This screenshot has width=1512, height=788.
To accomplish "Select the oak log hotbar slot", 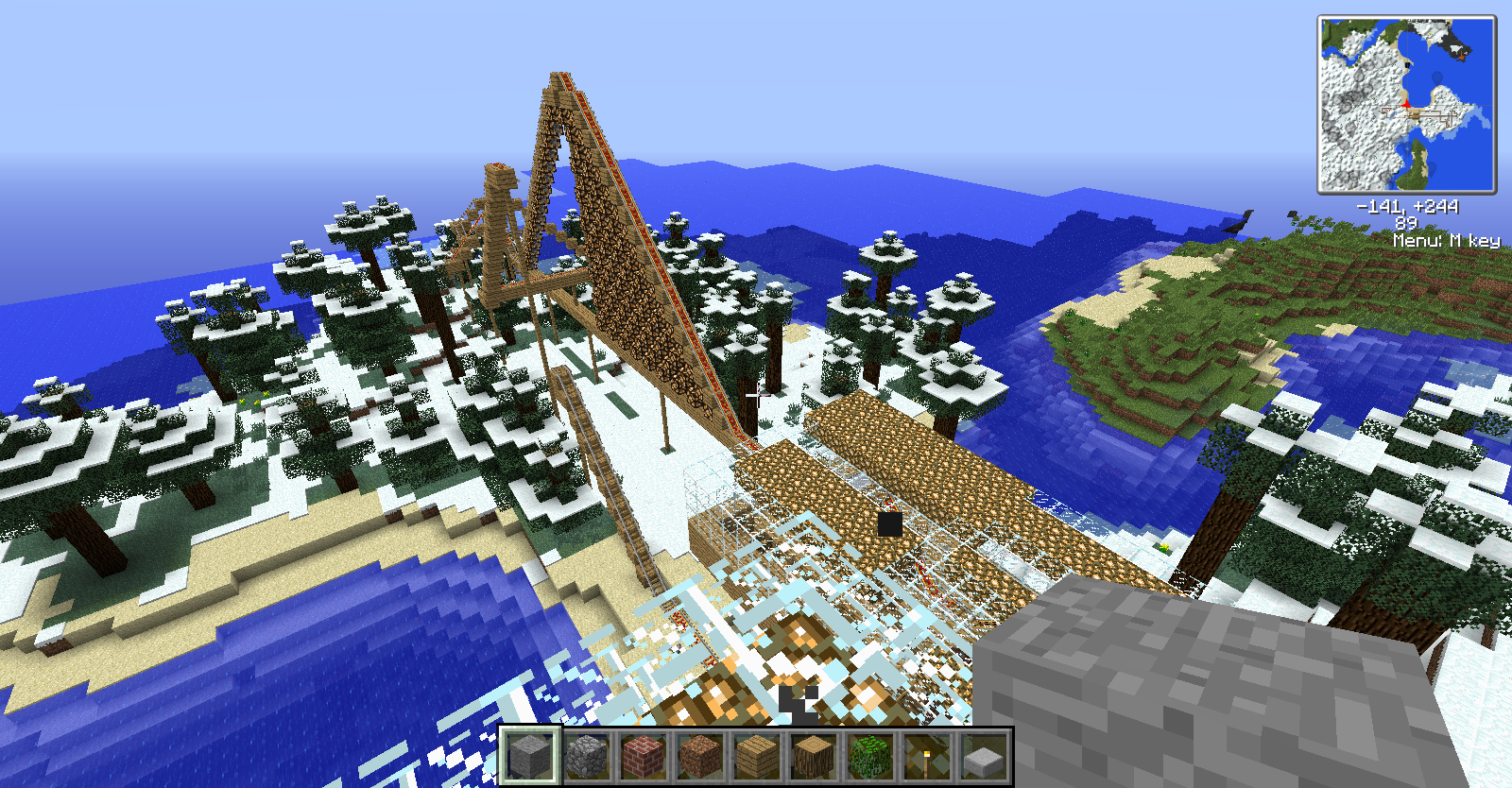I will (813, 756).
